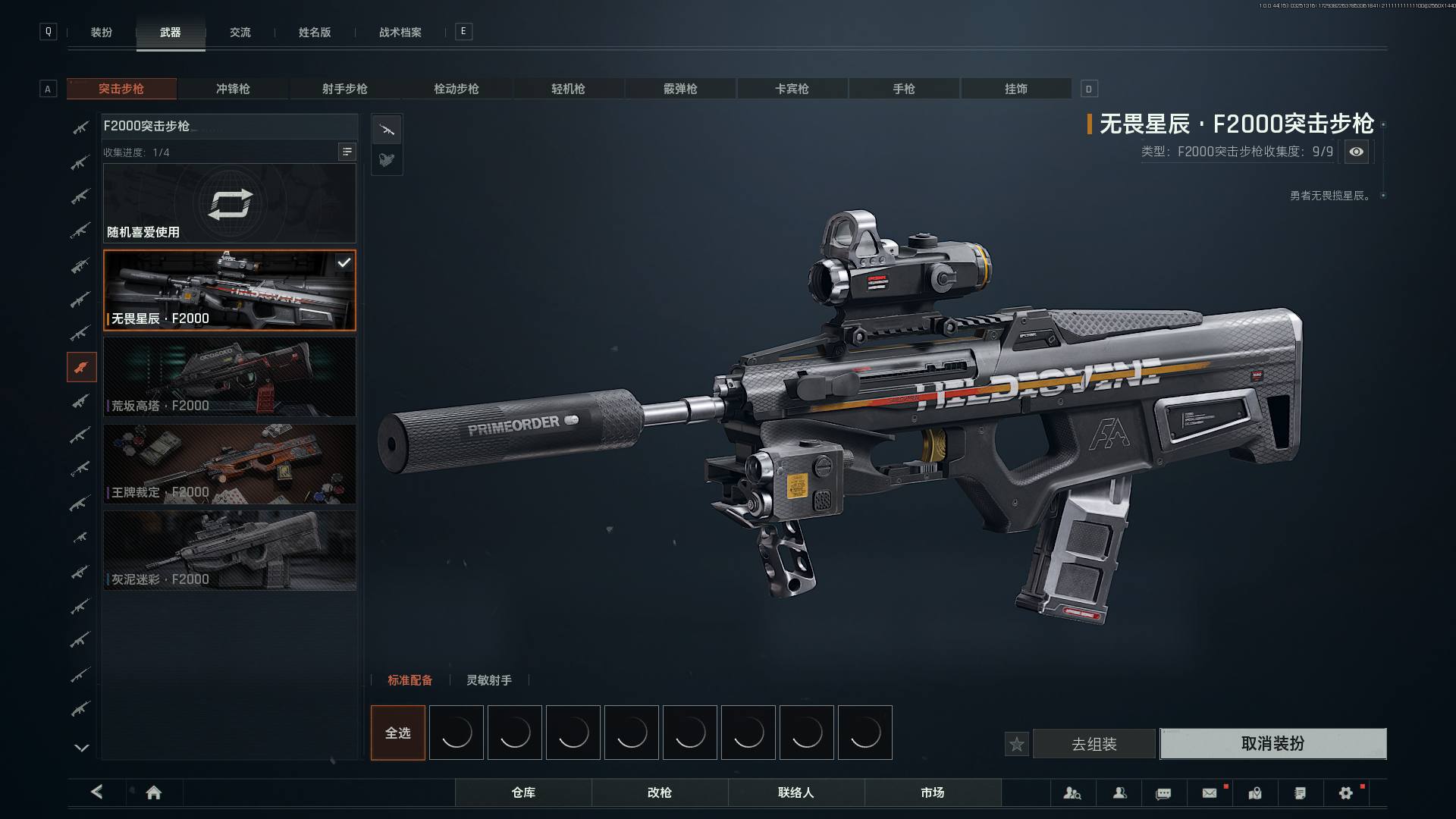The width and height of the screenshot is (1456, 819).
Task: Open the 战术档案 tab
Action: pos(400,33)
